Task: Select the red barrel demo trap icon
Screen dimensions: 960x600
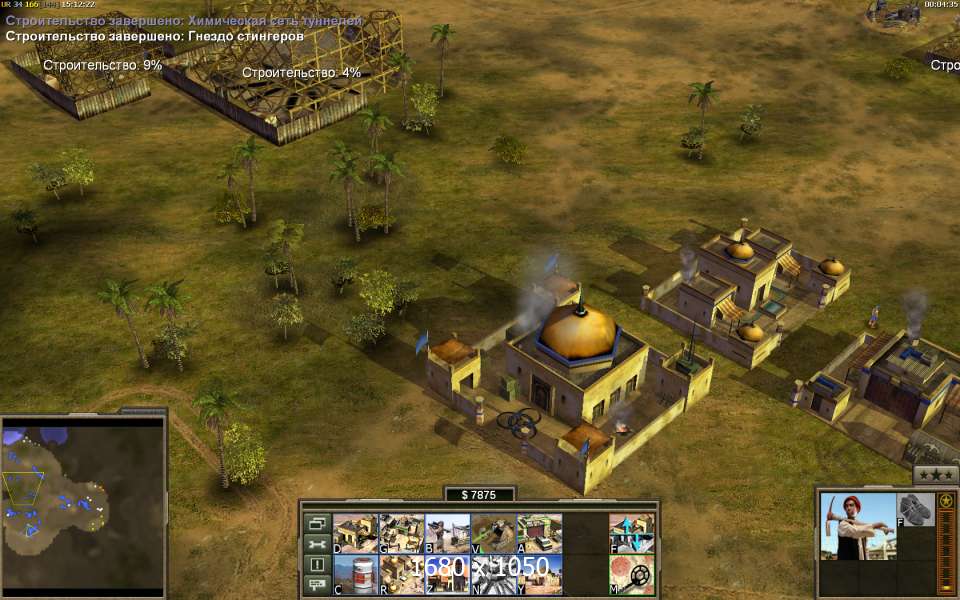Action: [355, 575]
